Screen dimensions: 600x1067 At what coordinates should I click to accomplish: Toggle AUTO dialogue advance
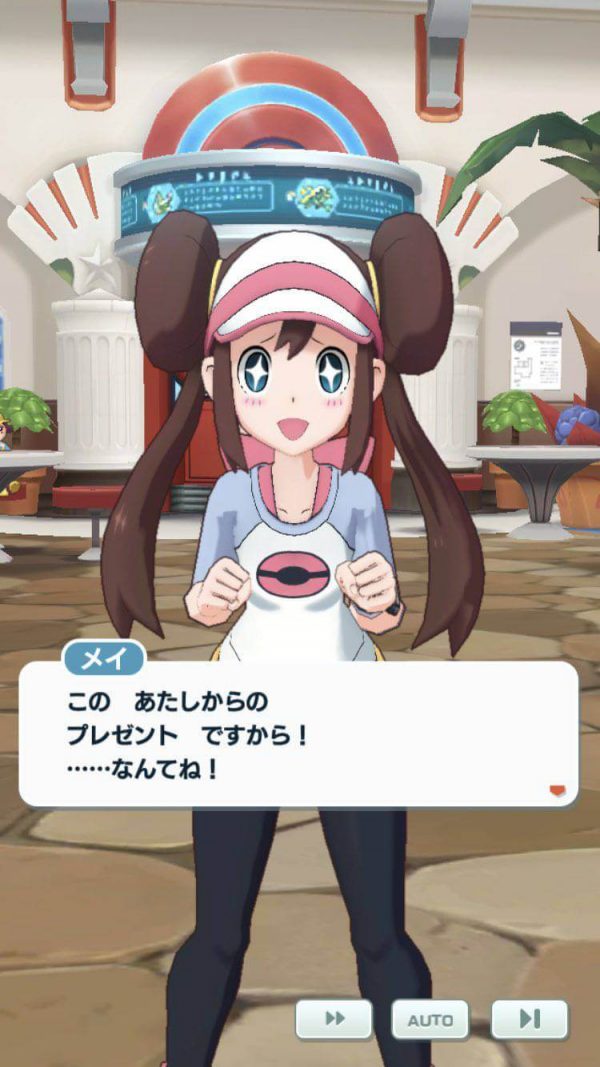pyautogui.click(x=429, y=1019)
